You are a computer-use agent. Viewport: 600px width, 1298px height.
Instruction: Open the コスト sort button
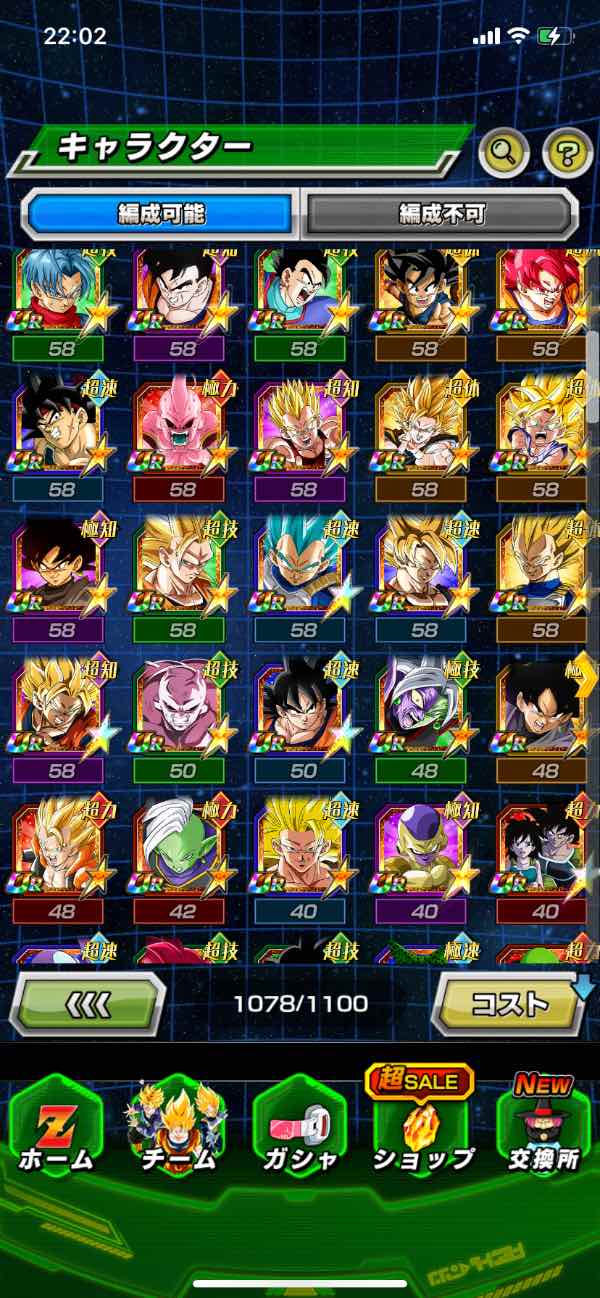[x=509, y=1003]
